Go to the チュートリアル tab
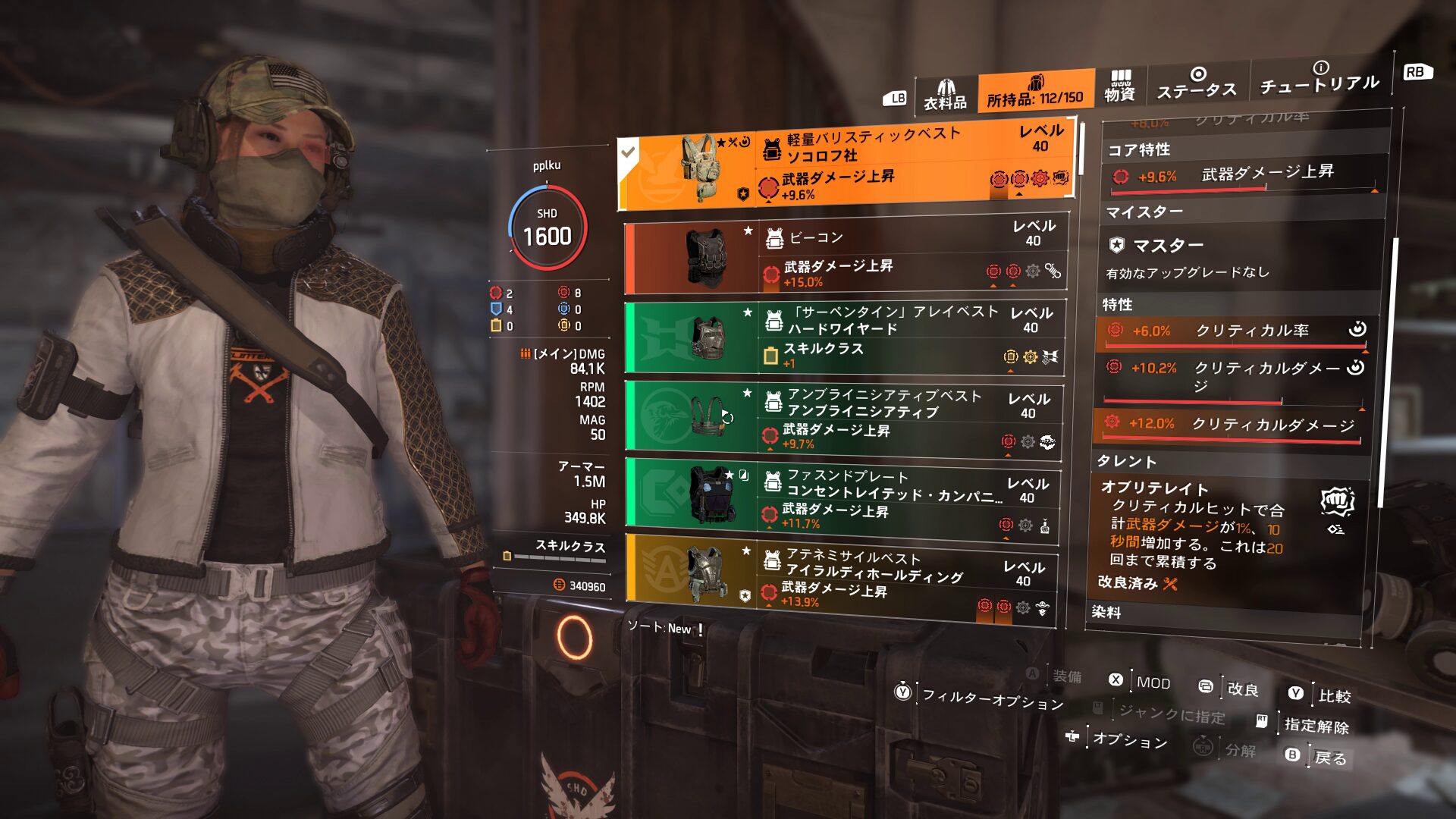 click(1319, 78)
